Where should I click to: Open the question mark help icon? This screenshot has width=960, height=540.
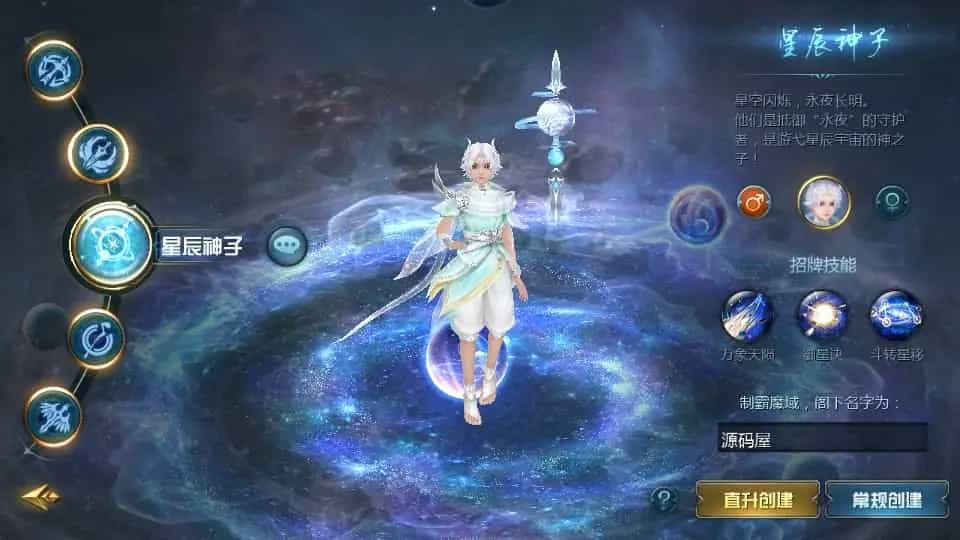click(663, 498)
